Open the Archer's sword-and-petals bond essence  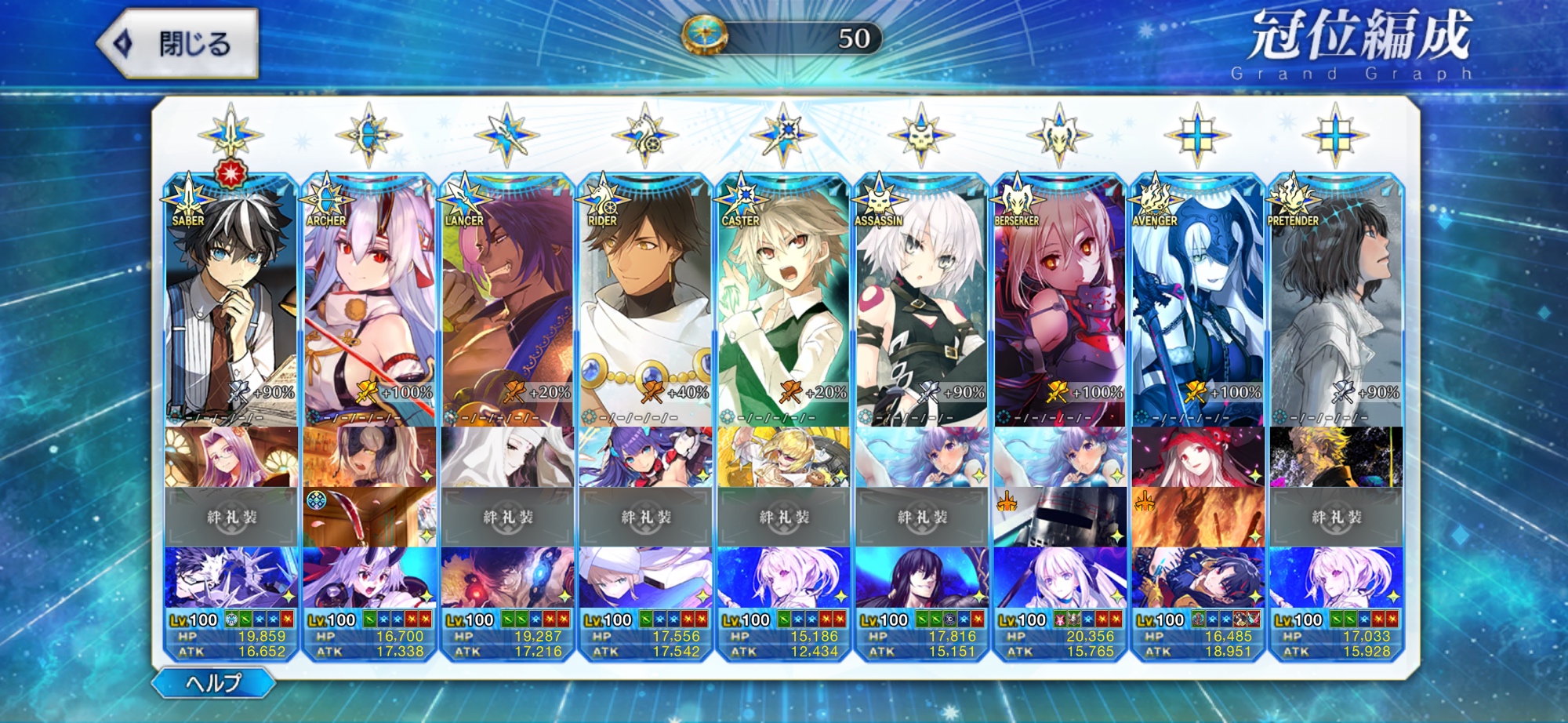pos(369,517)
